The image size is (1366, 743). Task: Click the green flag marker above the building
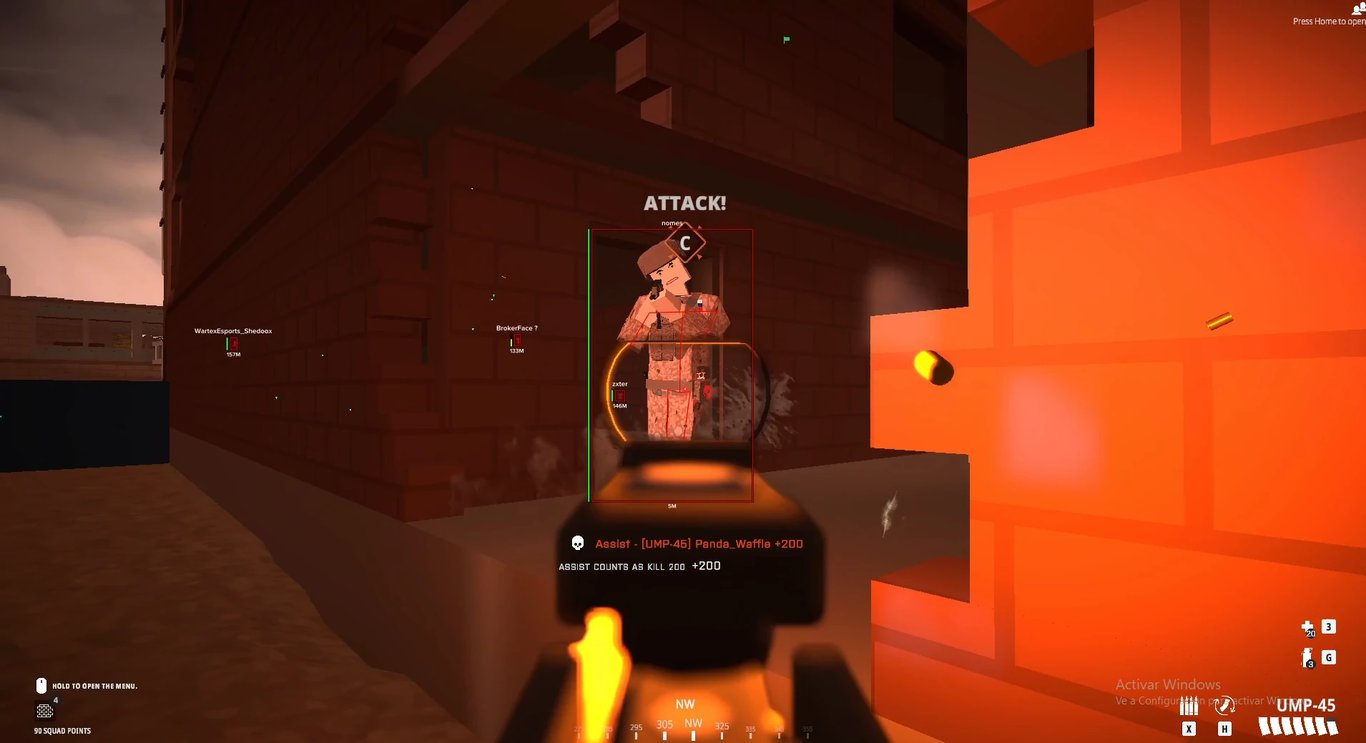tap(786, 39)
